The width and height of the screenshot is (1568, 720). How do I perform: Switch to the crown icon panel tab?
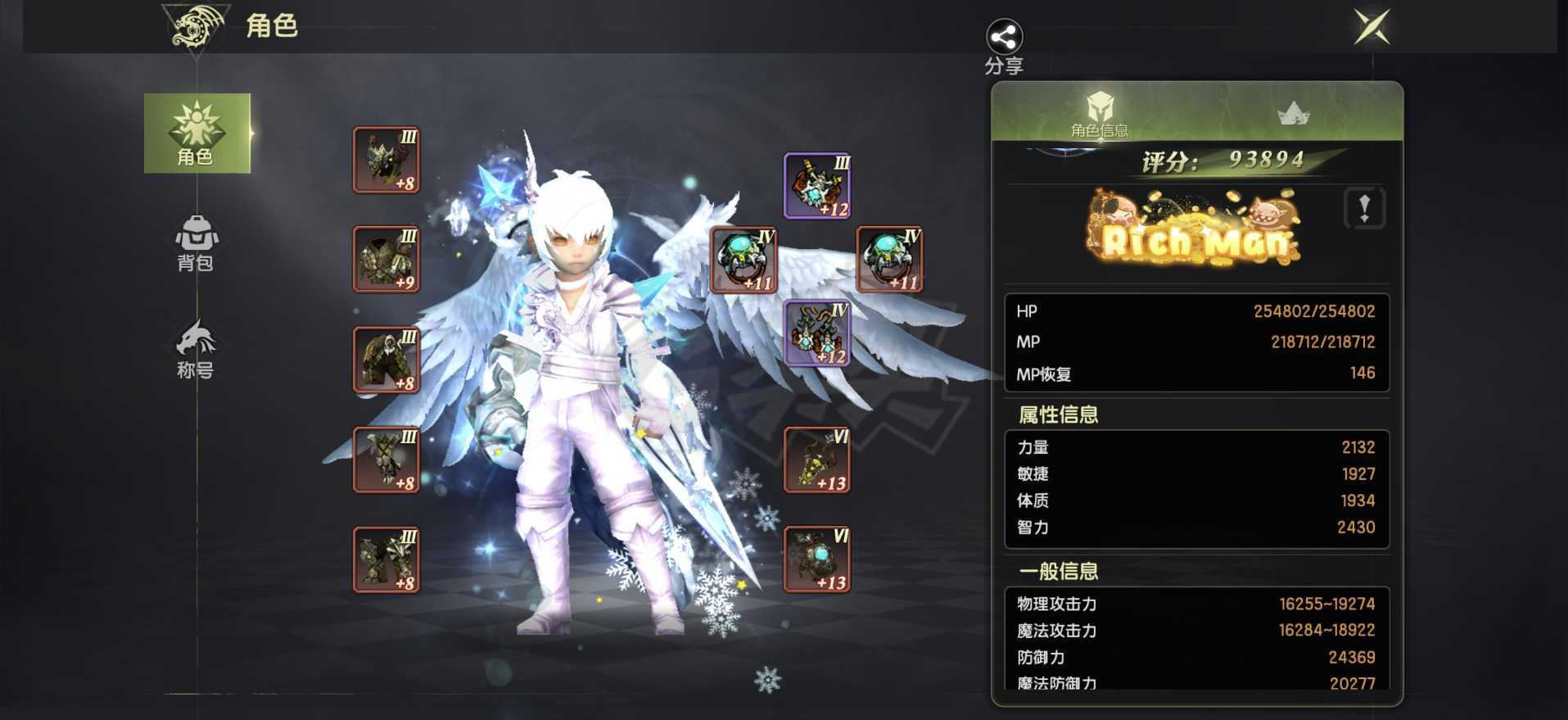1293,113
